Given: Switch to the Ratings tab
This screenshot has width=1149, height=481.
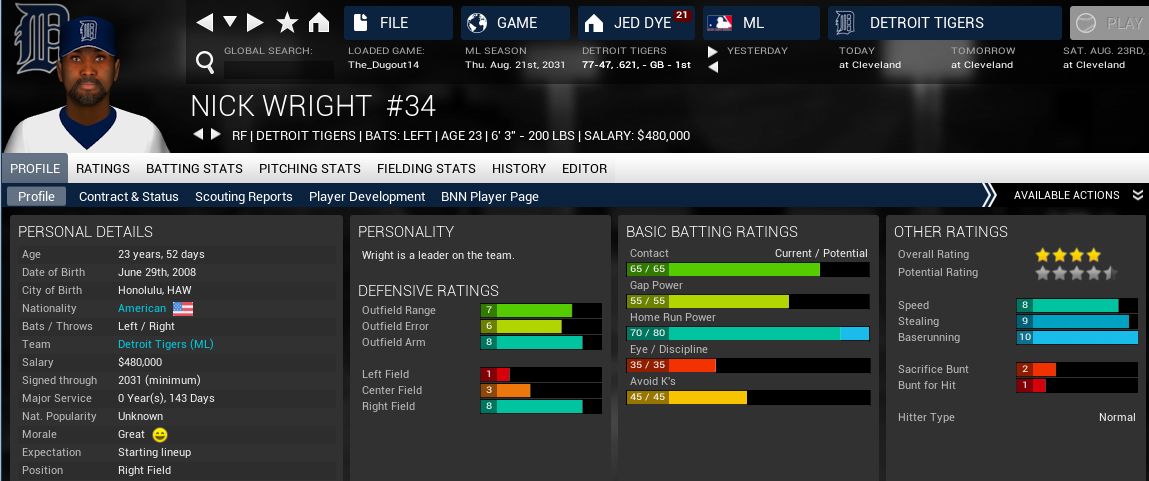Looking at the screenshot, I should tap(103, 168).
